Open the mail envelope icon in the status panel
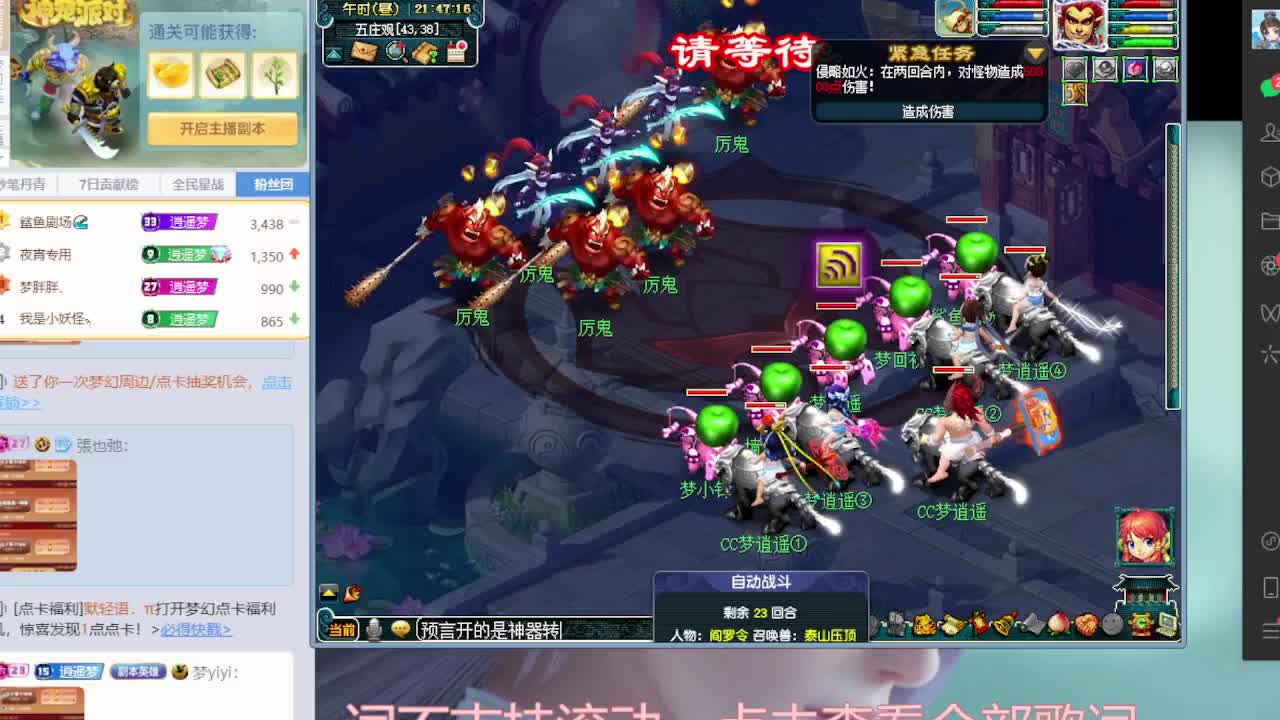 click(366, 51)
